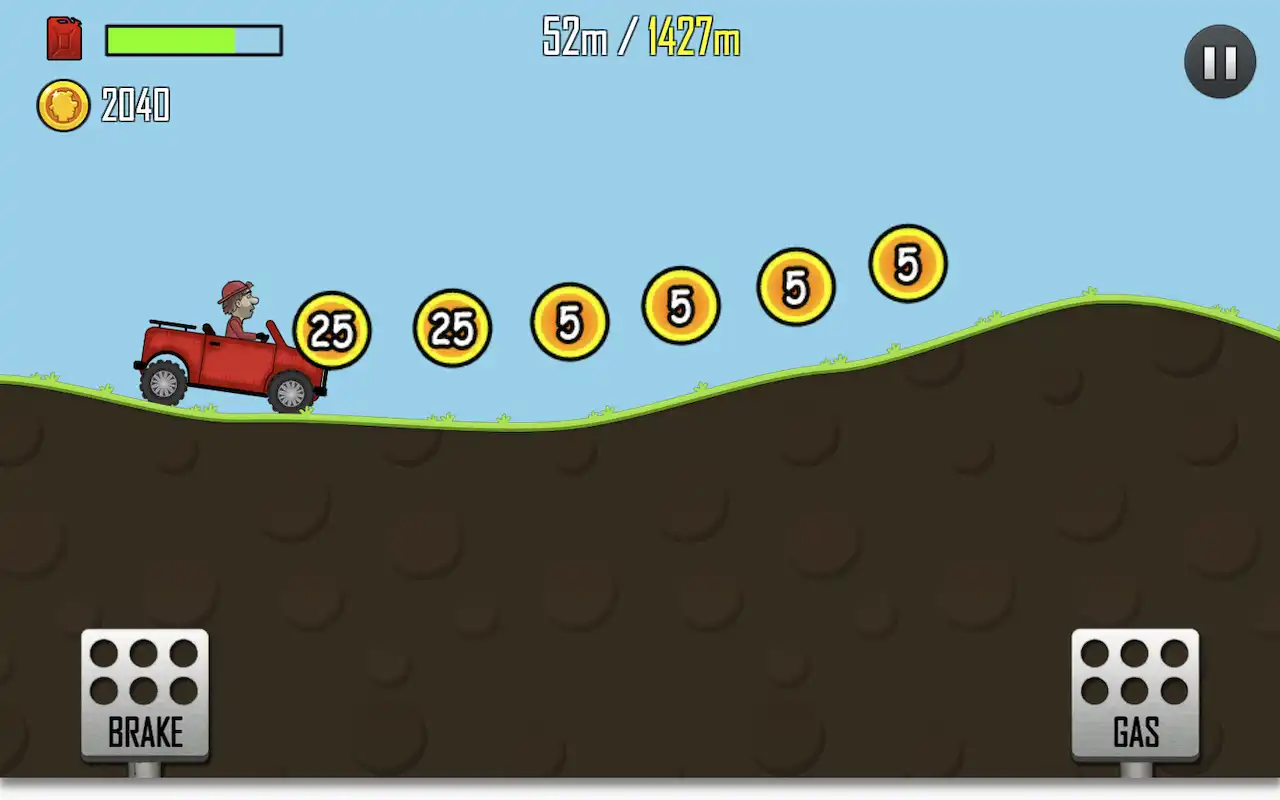1280x800 pixels.
Task: Click the first 5-value coin on the slope
Action: [570, 320]
